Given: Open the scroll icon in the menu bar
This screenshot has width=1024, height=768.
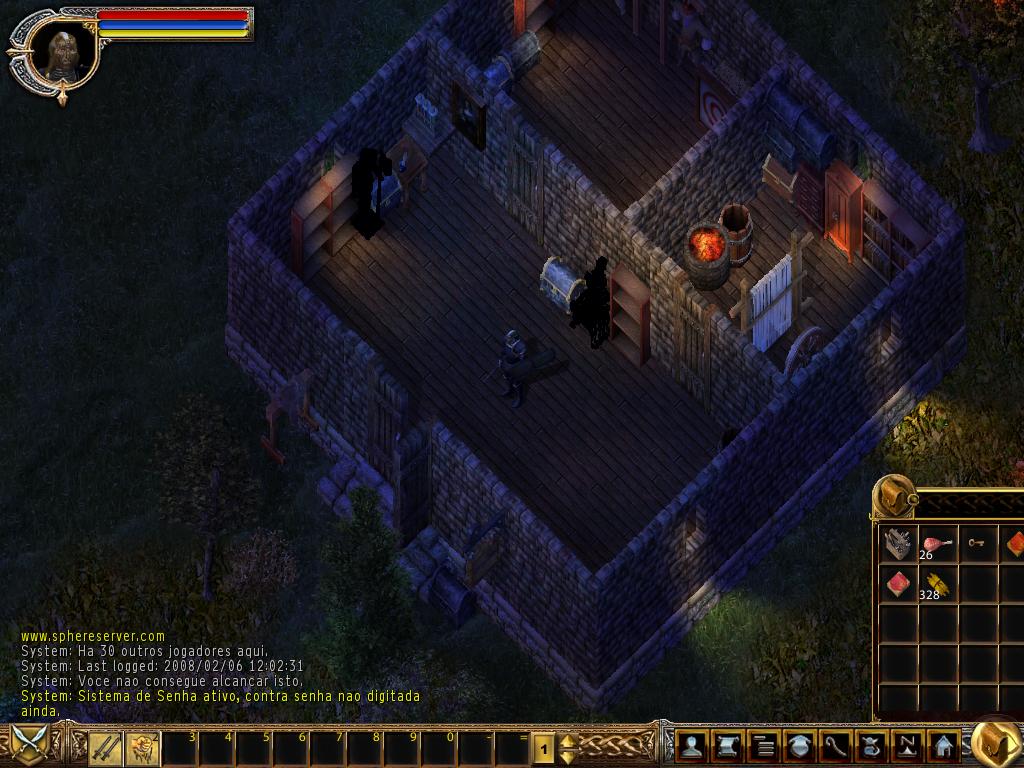Looking at the screenshot, I should [727, 746].
